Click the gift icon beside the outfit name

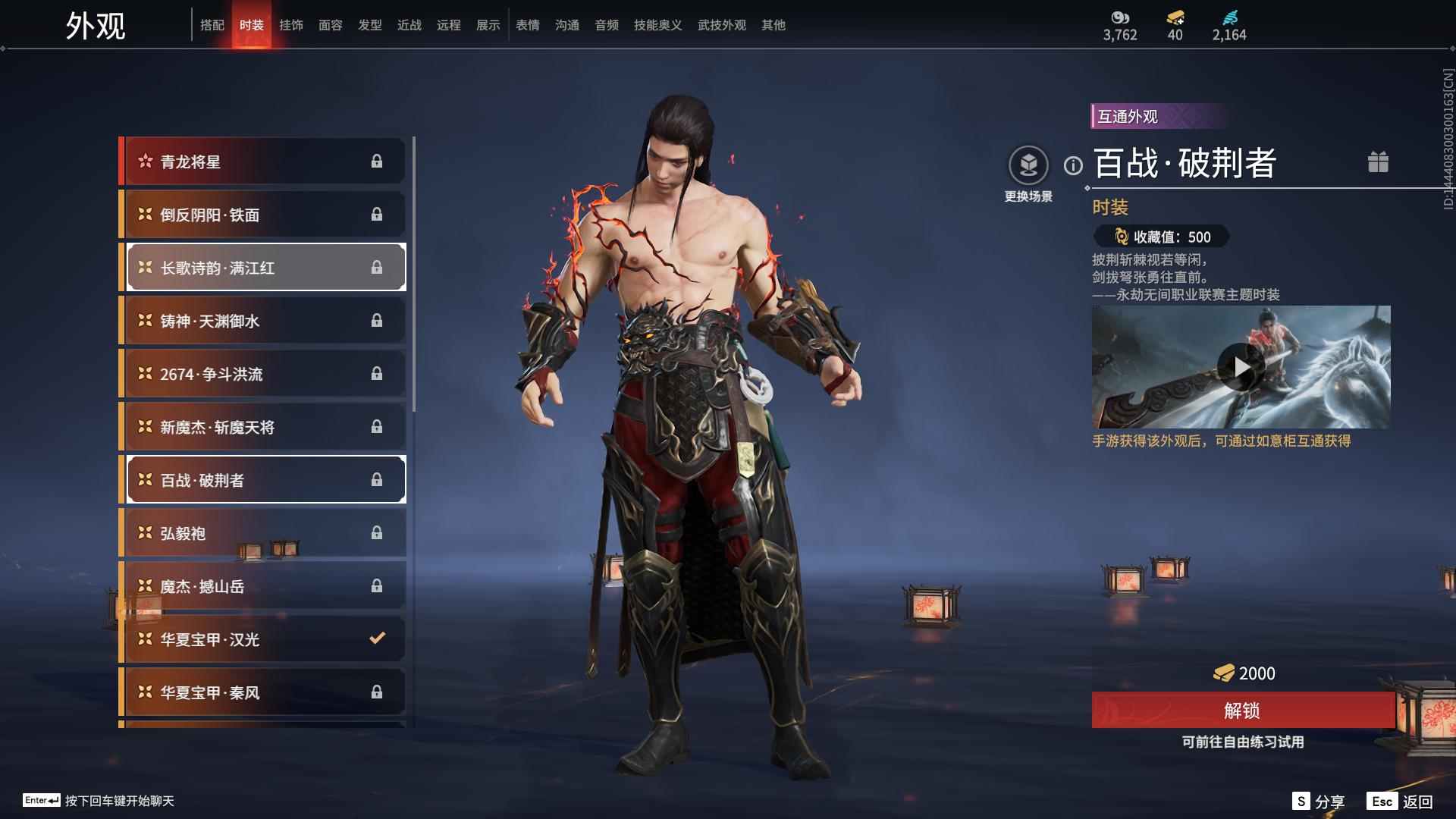(x=1378, y=162)
